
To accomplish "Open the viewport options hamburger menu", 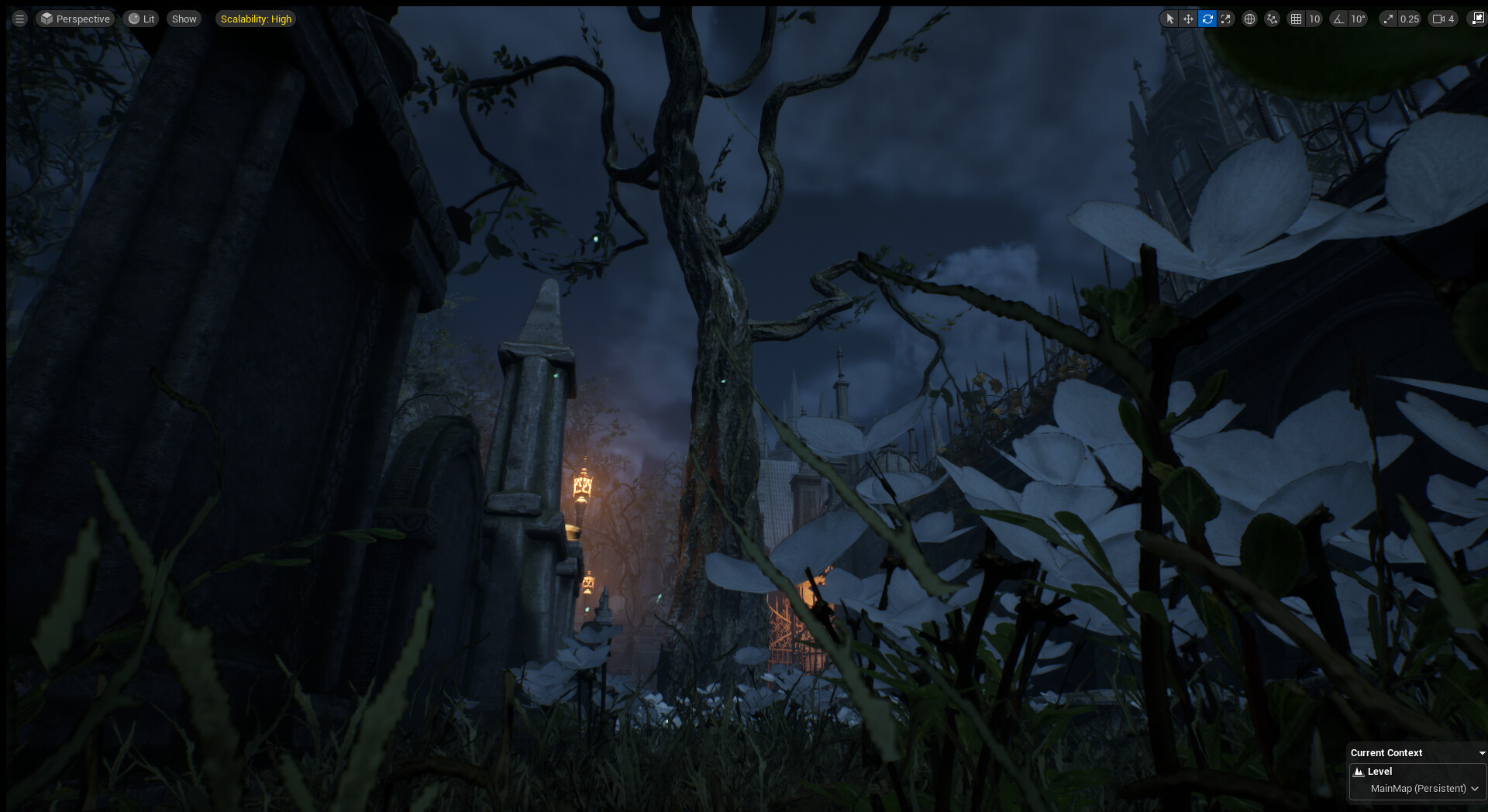I will [19, 19].
